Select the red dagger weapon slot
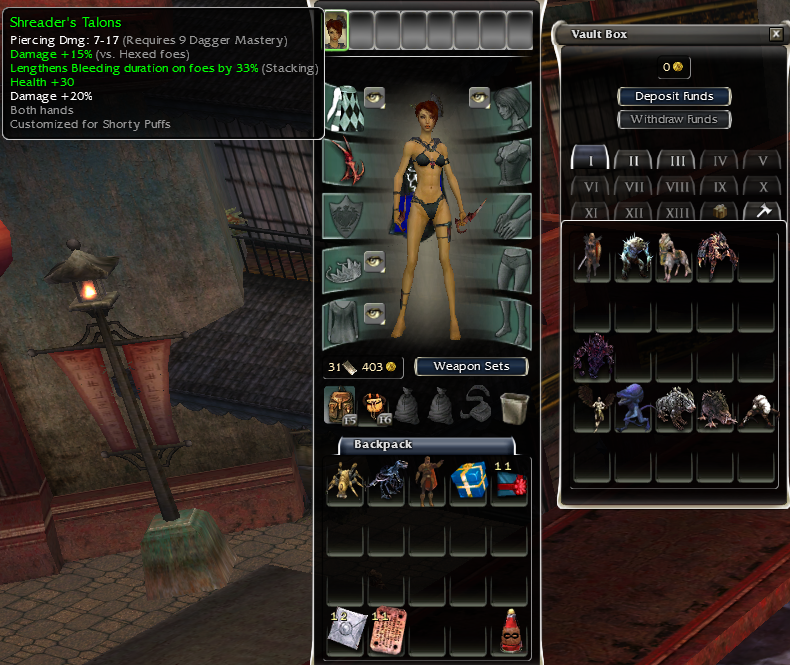The width and height of the screenshot is (790, 665). [x=345, y=161]
